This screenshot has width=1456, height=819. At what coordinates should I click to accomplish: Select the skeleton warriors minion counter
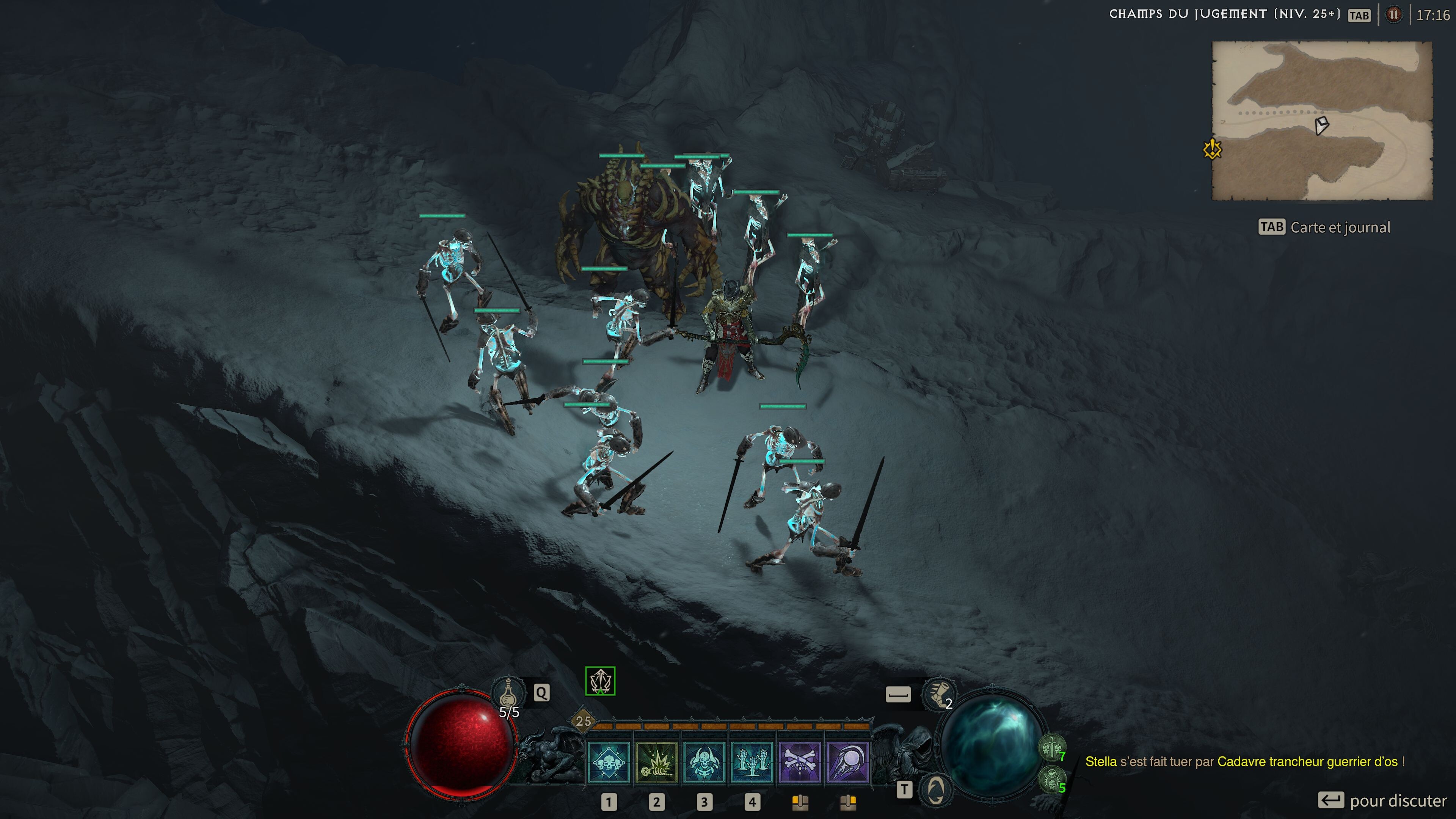(x=1052, y=748)
